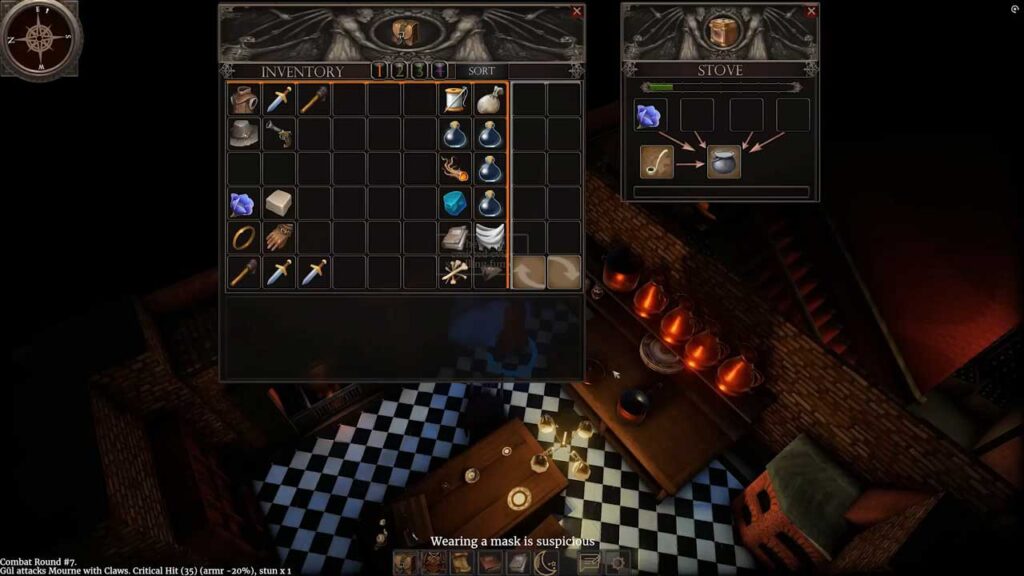
Task: Choose the blue flower in inventory
Action: pyautogui.click(x=244, y=204)
